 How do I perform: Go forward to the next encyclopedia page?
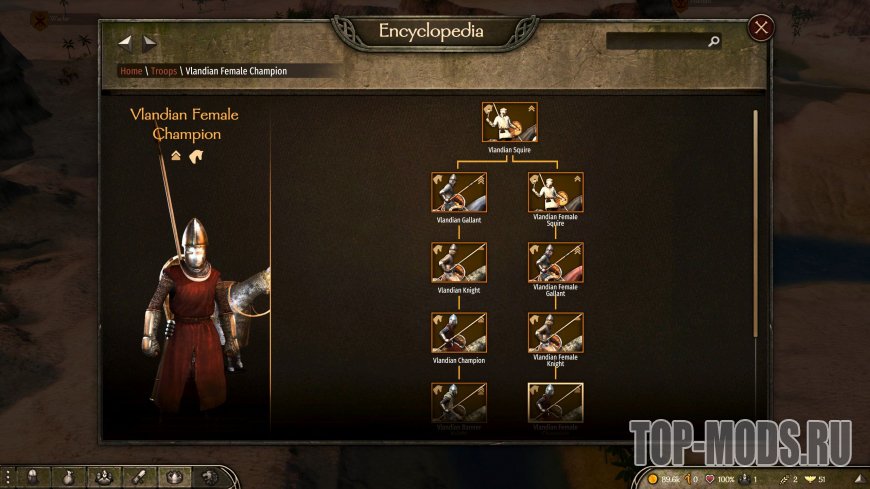pos(149,42)
